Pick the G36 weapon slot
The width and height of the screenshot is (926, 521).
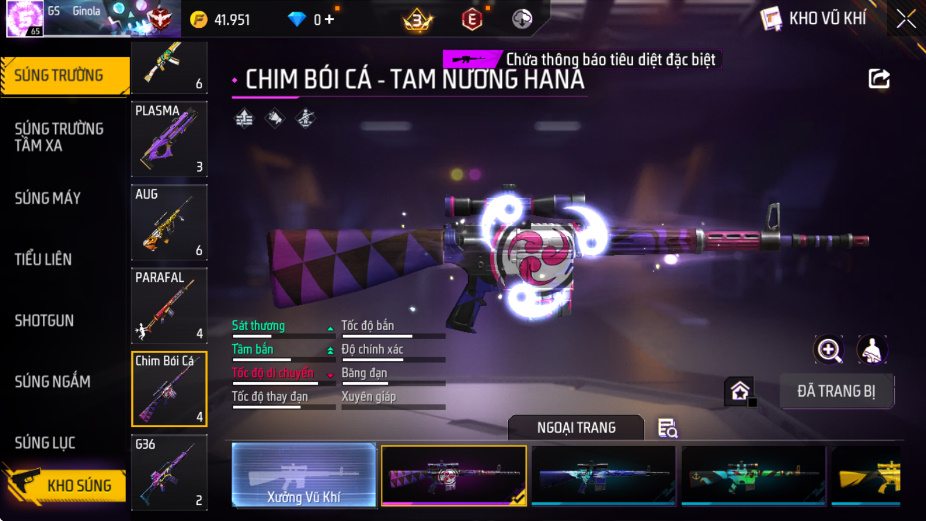coord(169,472)
